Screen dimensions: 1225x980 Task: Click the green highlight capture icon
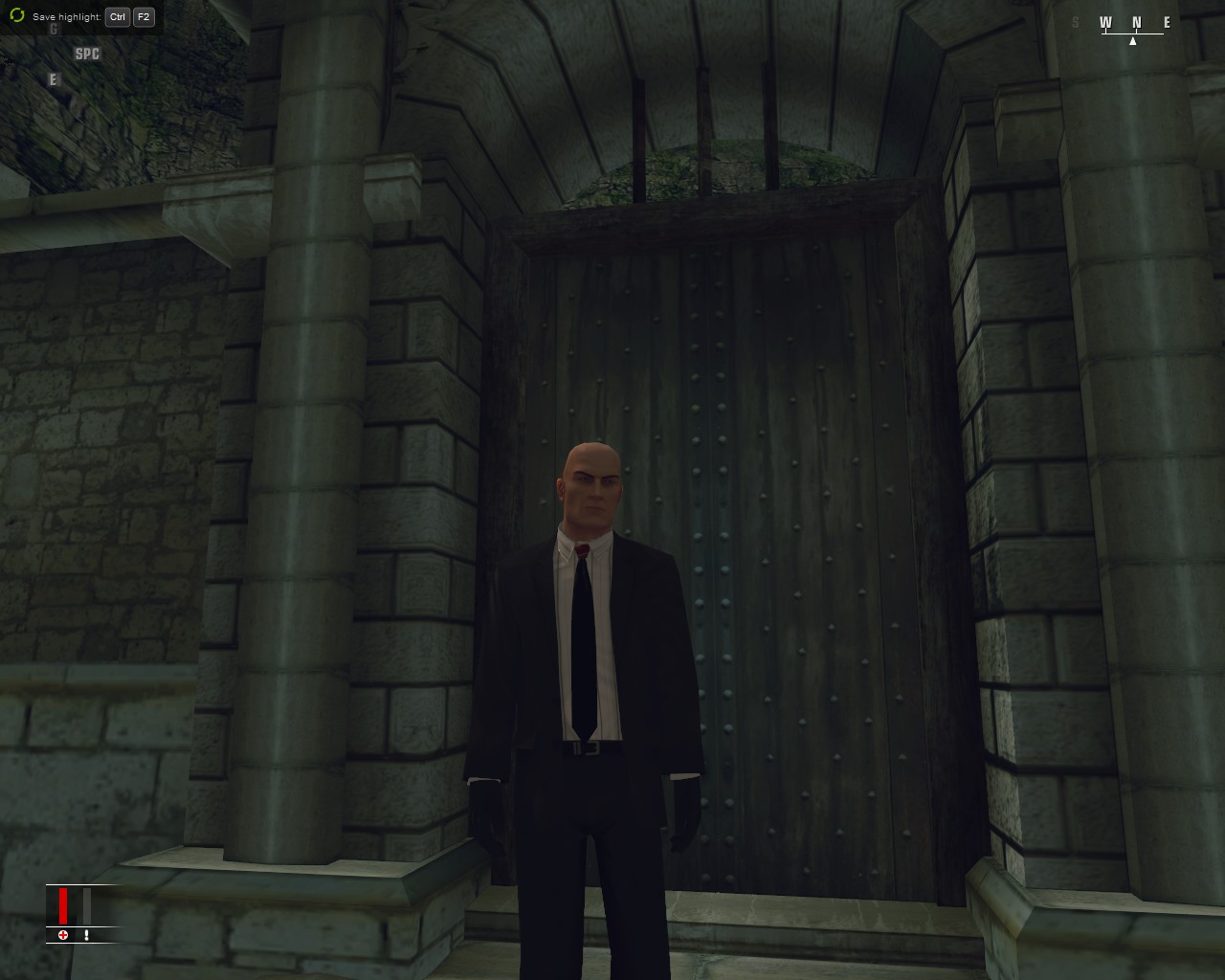16,16
